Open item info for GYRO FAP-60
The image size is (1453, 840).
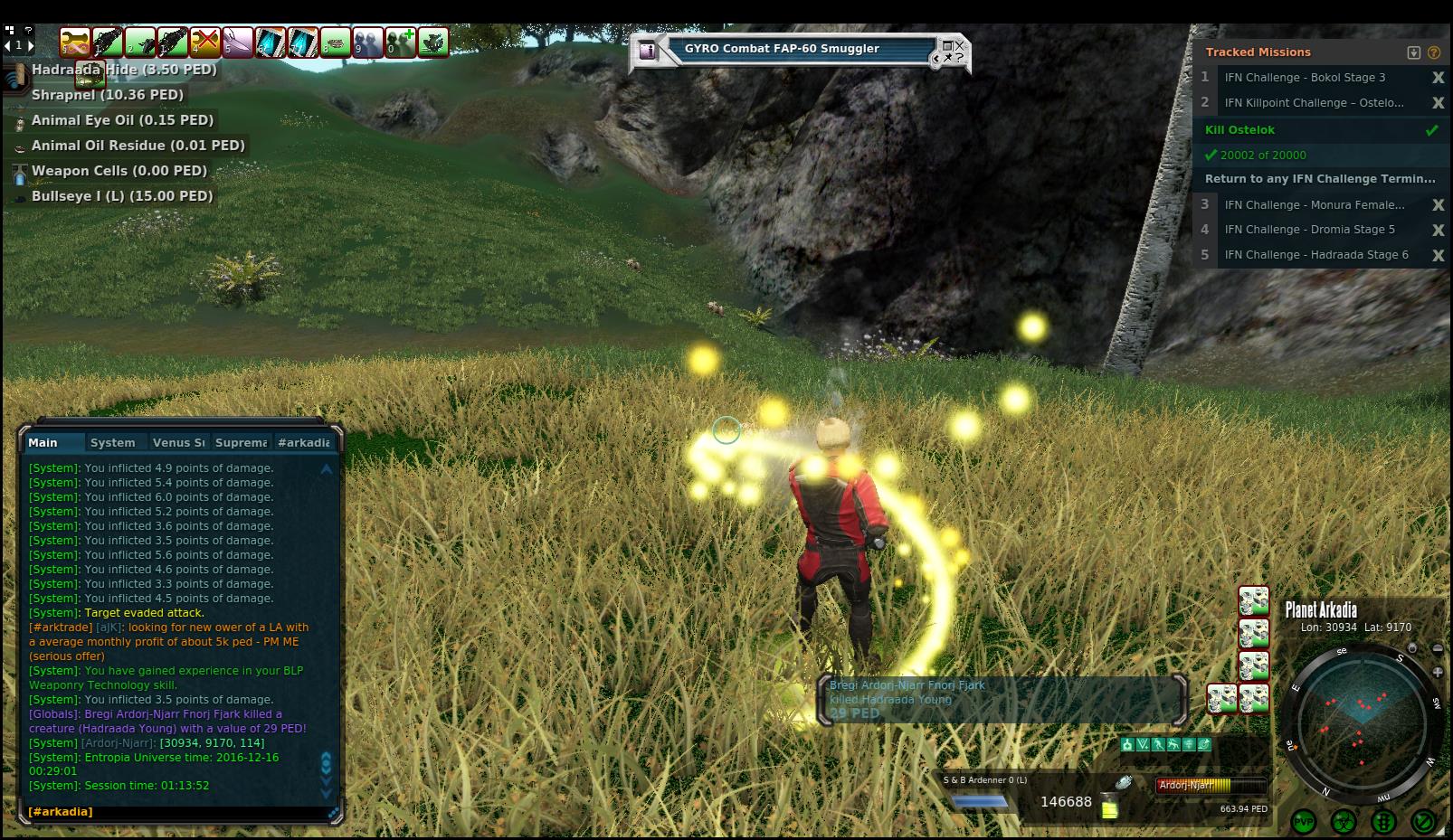pyautogui.click(x=647, y=51)
